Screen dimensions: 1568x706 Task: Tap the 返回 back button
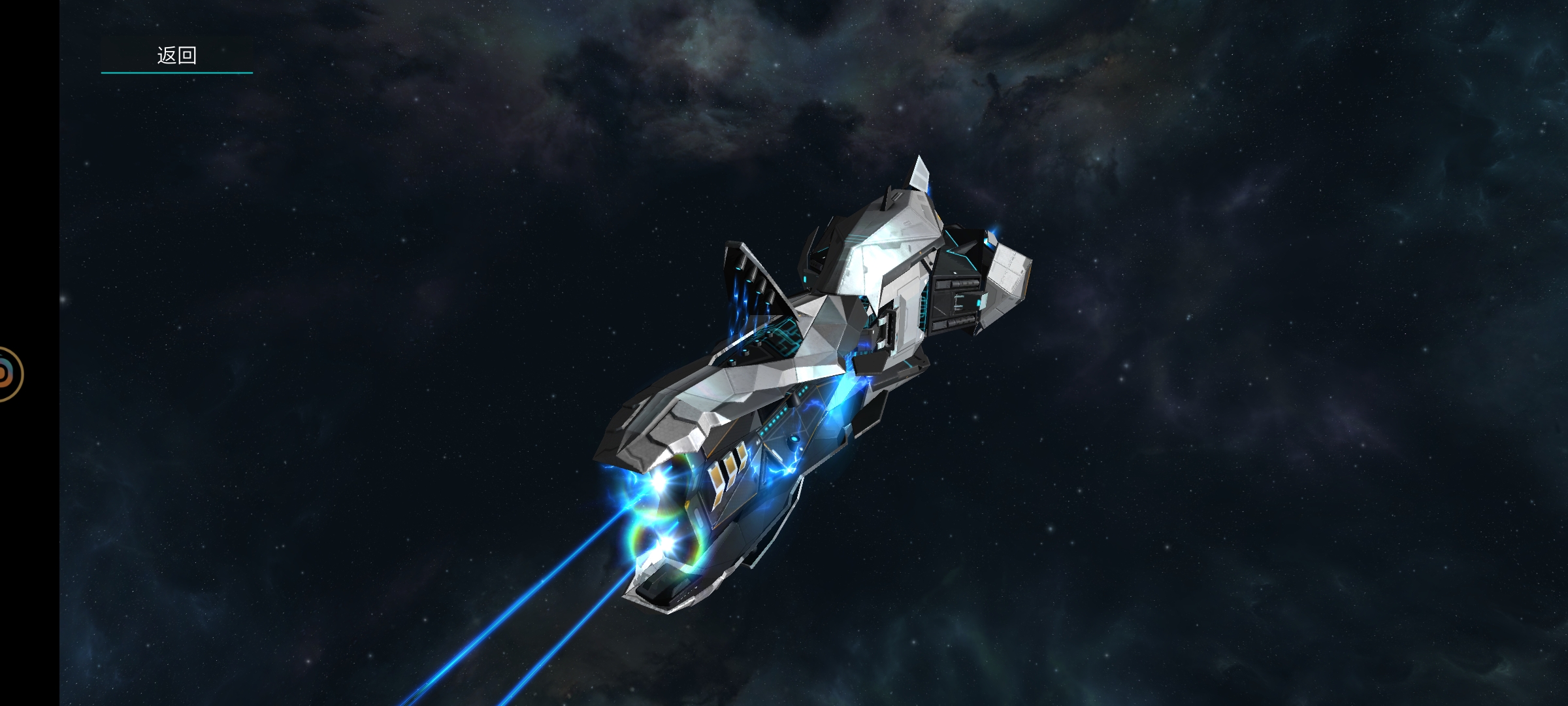(176, 56)
